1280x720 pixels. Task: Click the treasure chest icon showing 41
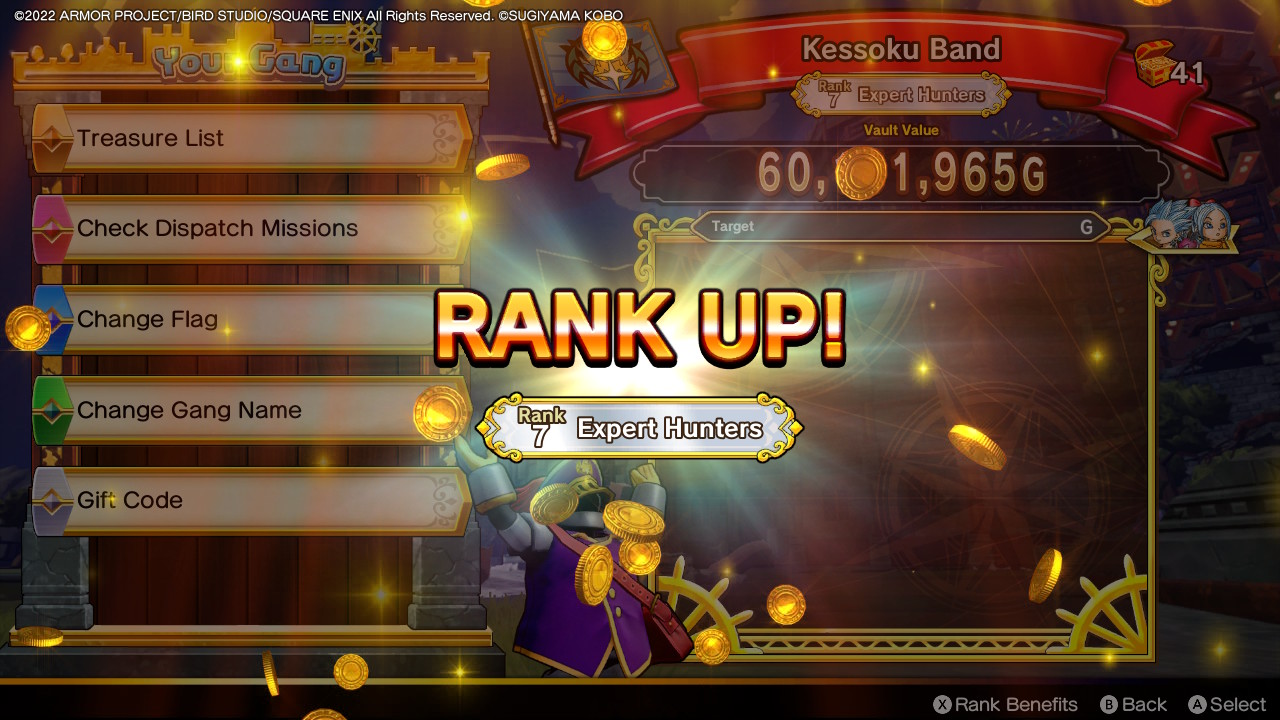point(1155,62)
